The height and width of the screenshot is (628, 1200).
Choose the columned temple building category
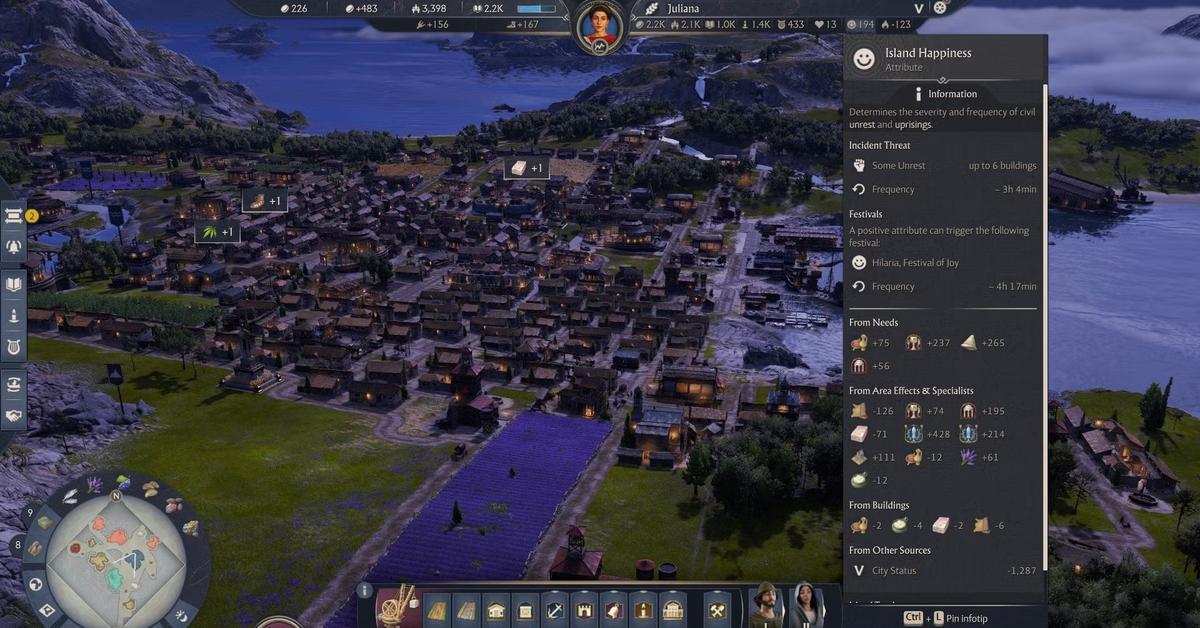coord(672,609)
